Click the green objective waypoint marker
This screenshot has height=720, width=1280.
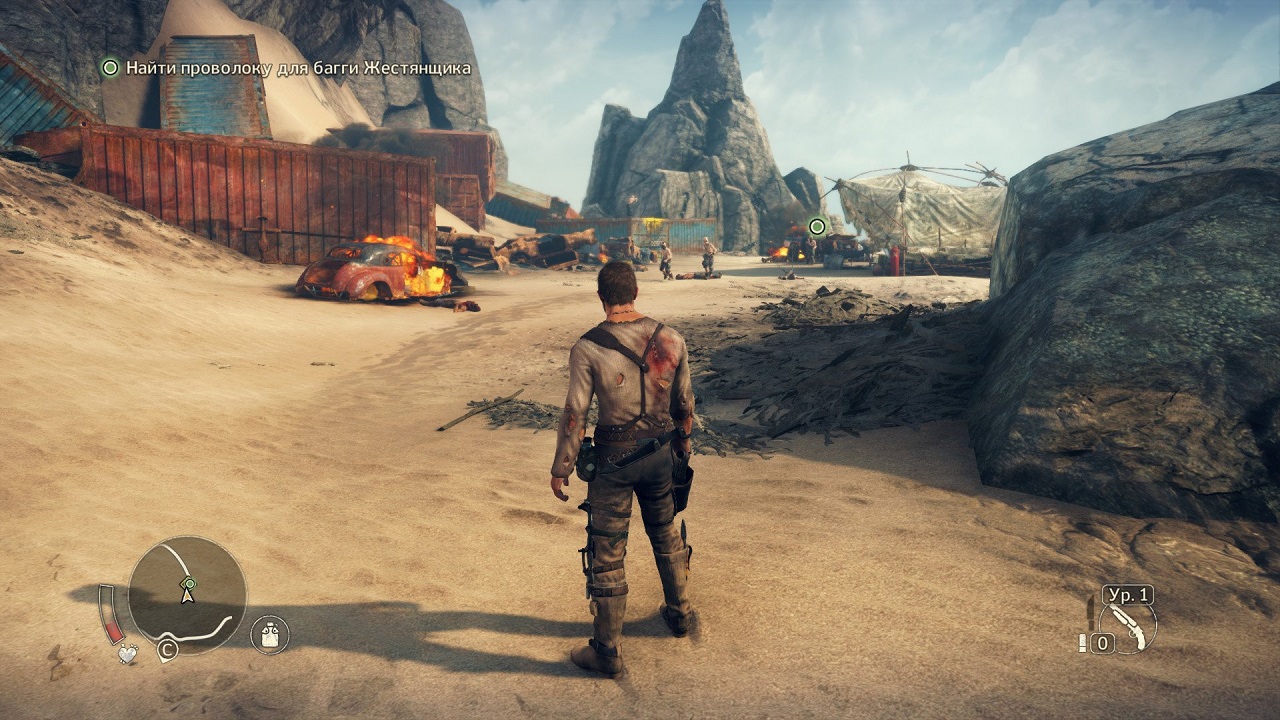pyautogui.click(x=817, y=227)
